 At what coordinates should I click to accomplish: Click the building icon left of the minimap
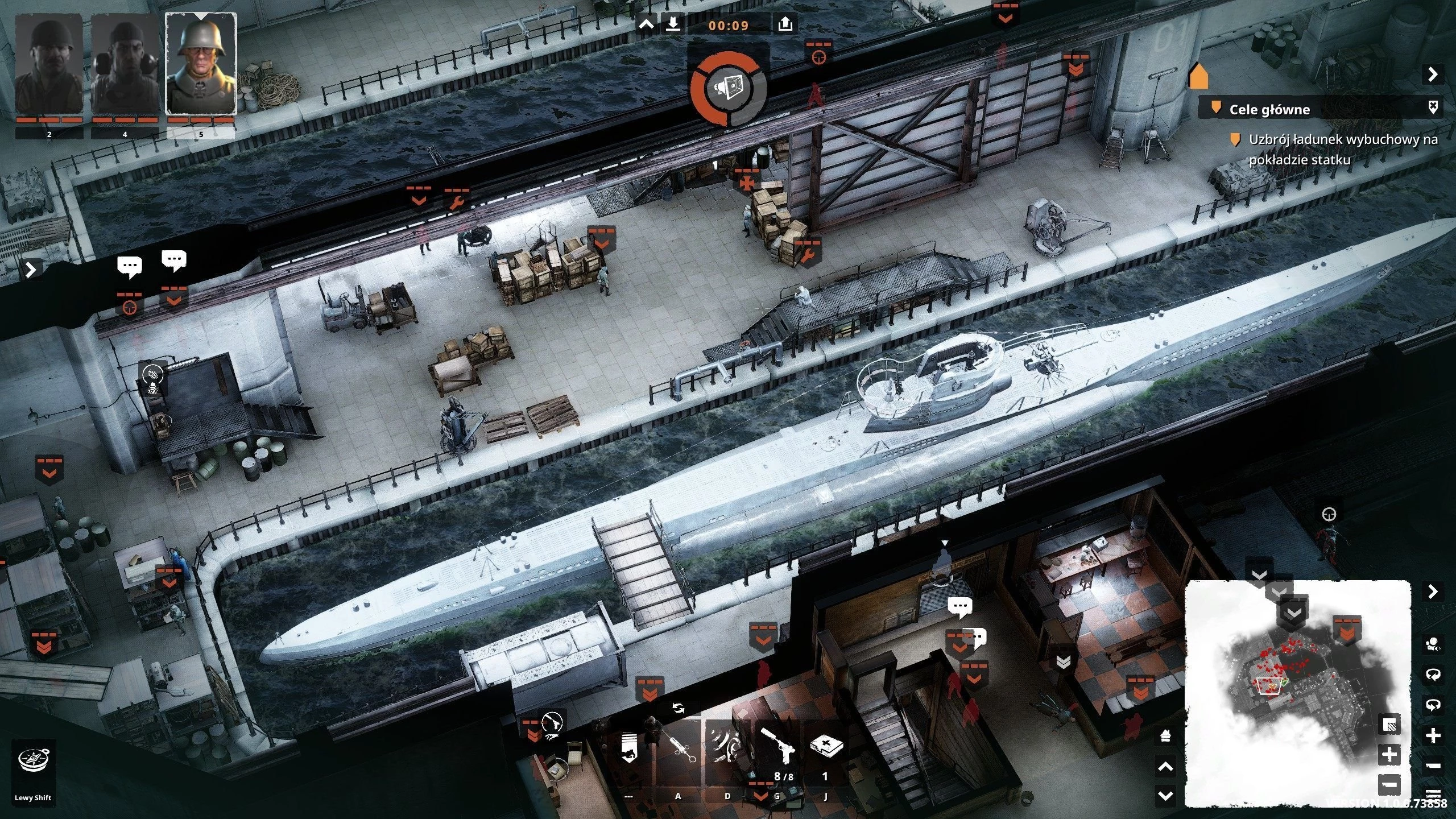pos(1165,735)
